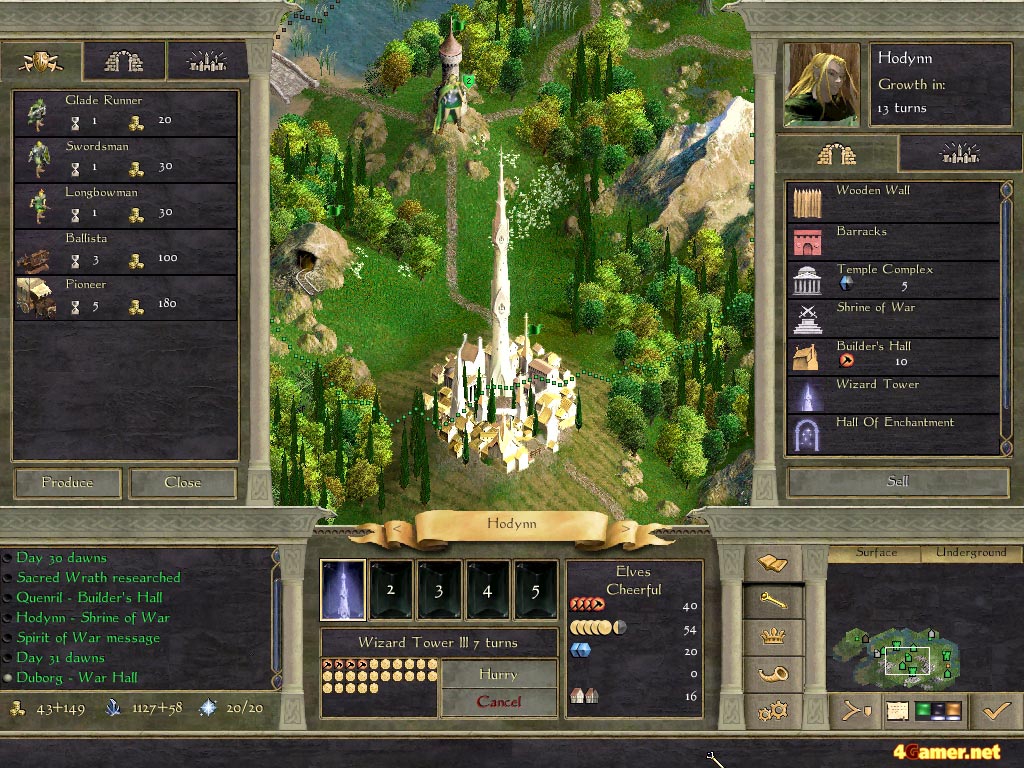Select the Pioneer unit row

(125, 296)
